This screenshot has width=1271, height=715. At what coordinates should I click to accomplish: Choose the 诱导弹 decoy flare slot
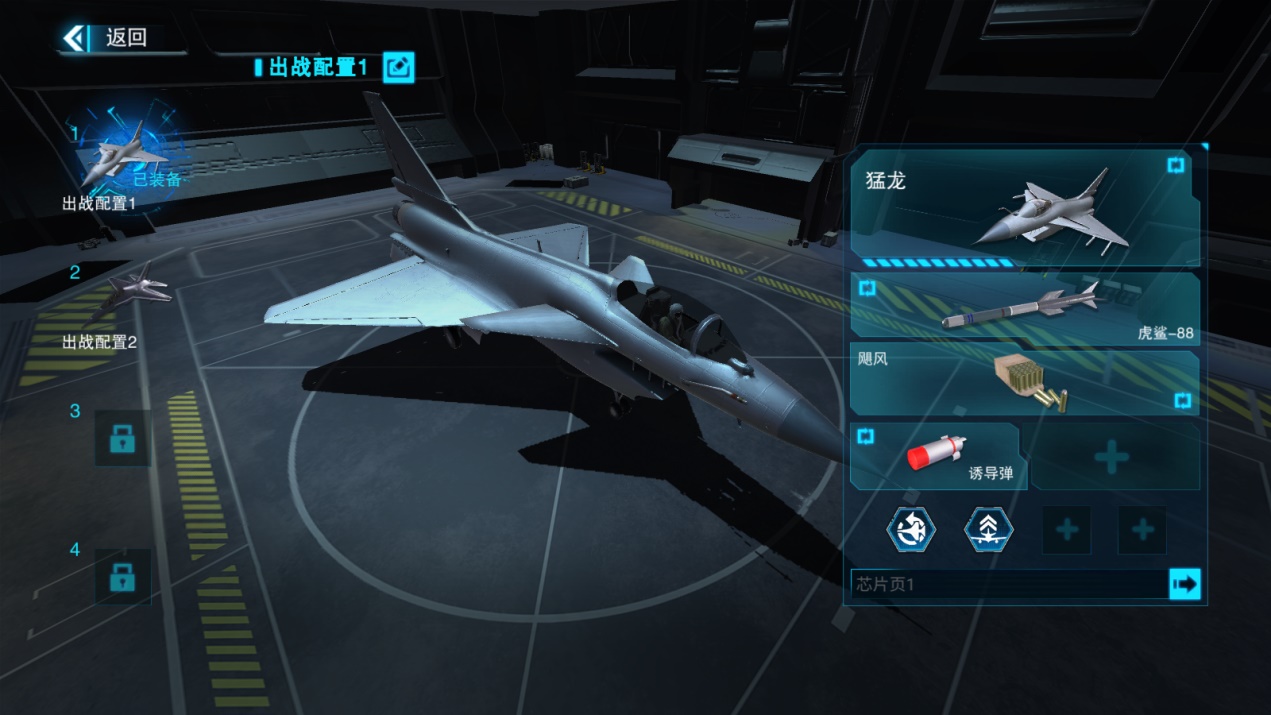[936, 456]
